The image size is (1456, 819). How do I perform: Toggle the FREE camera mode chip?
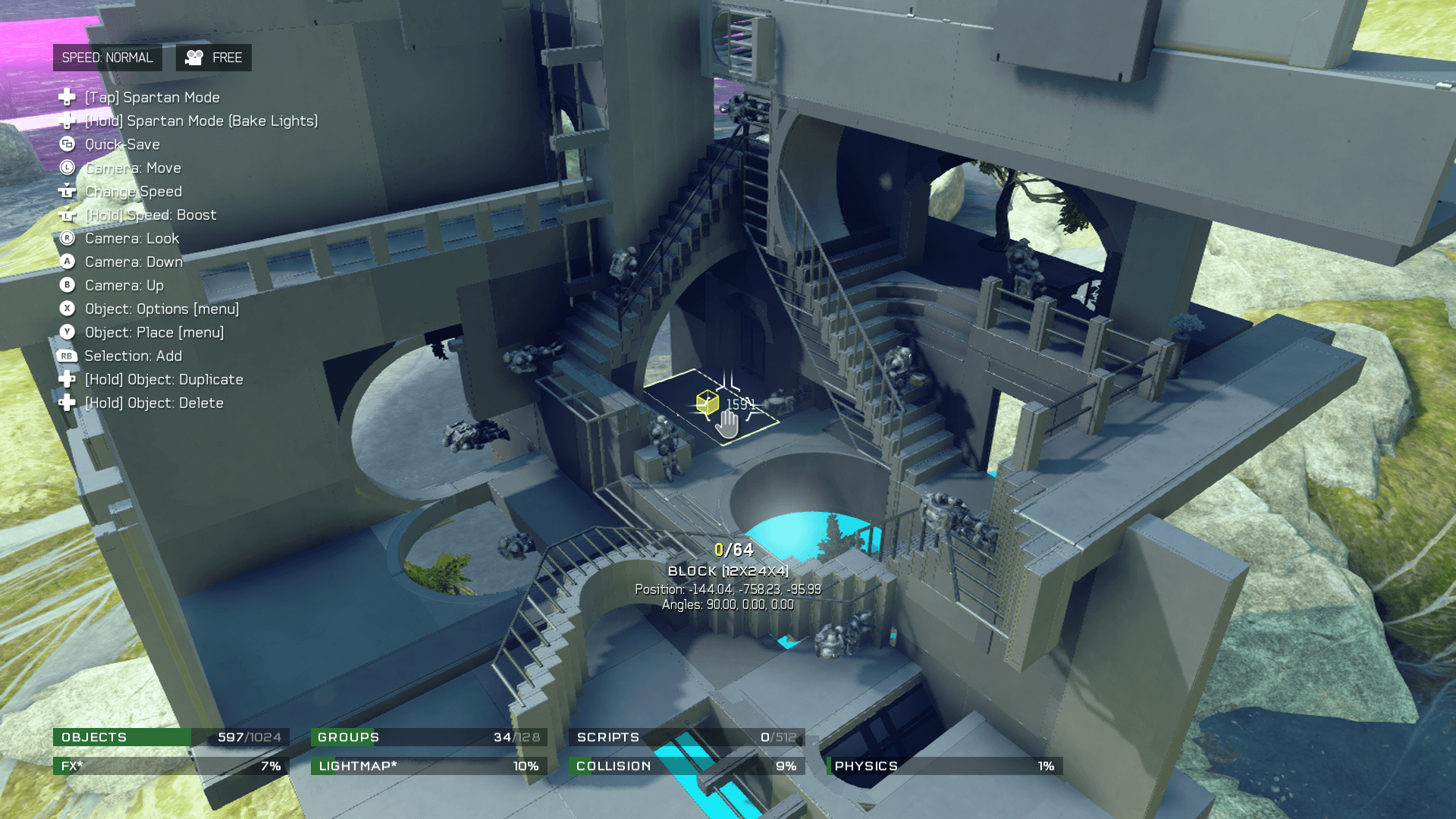tap(214, 58)
